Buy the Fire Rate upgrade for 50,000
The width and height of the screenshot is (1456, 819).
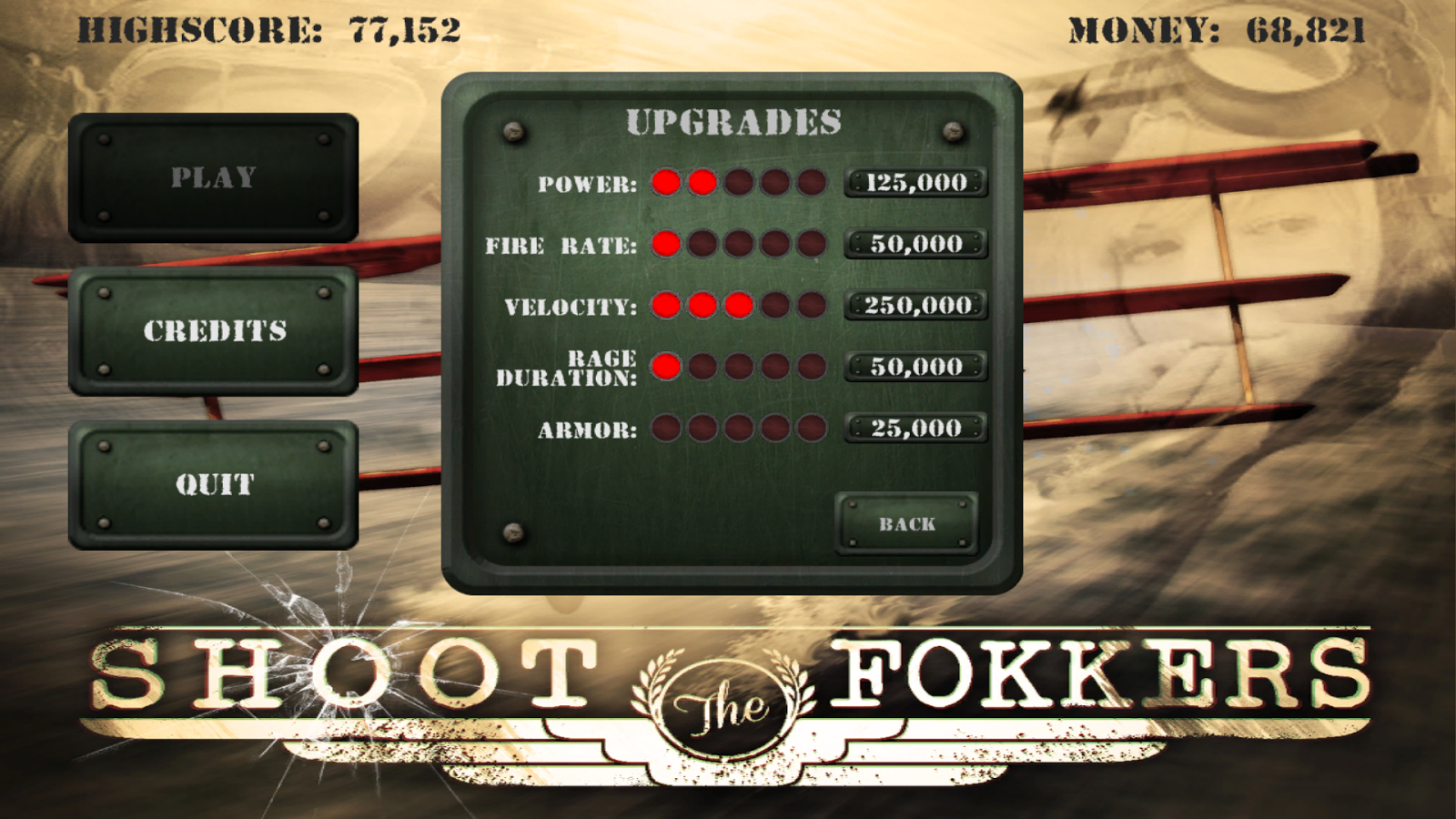[x=915, y=243]
